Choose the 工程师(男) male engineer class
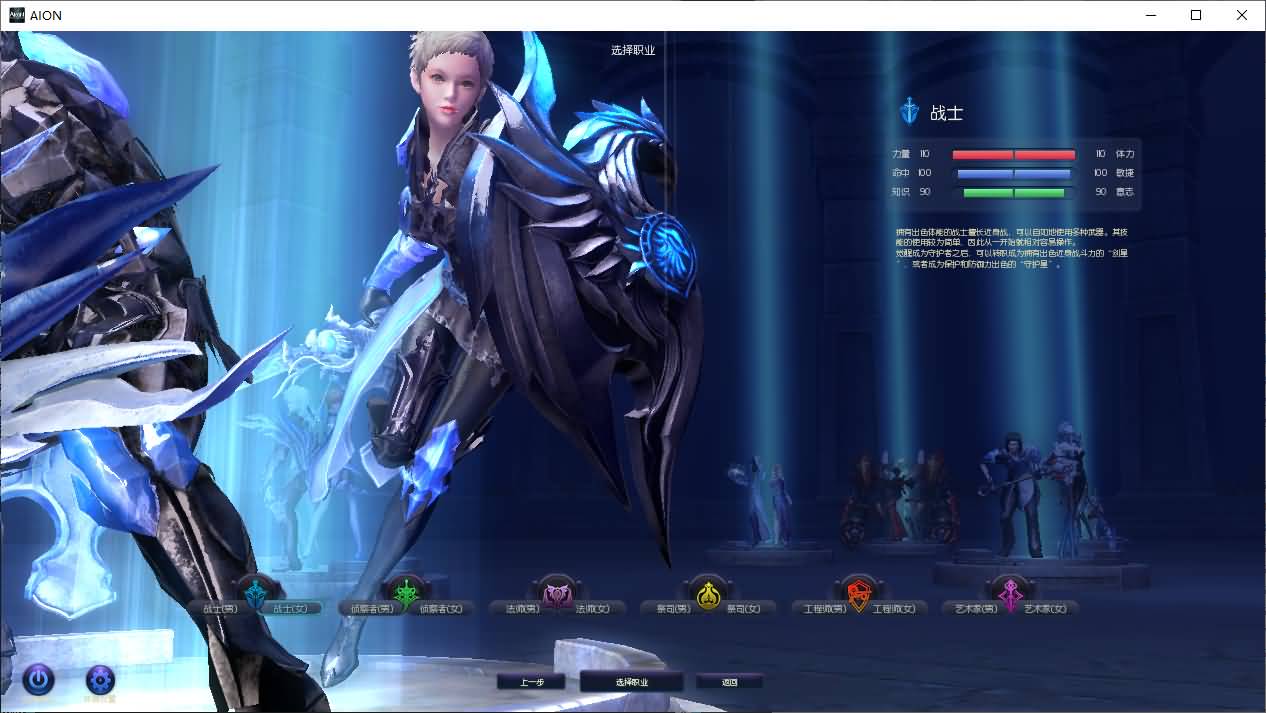Viewport: 1266px width, 713px height. pyautogui.click(x=825, y=608)
